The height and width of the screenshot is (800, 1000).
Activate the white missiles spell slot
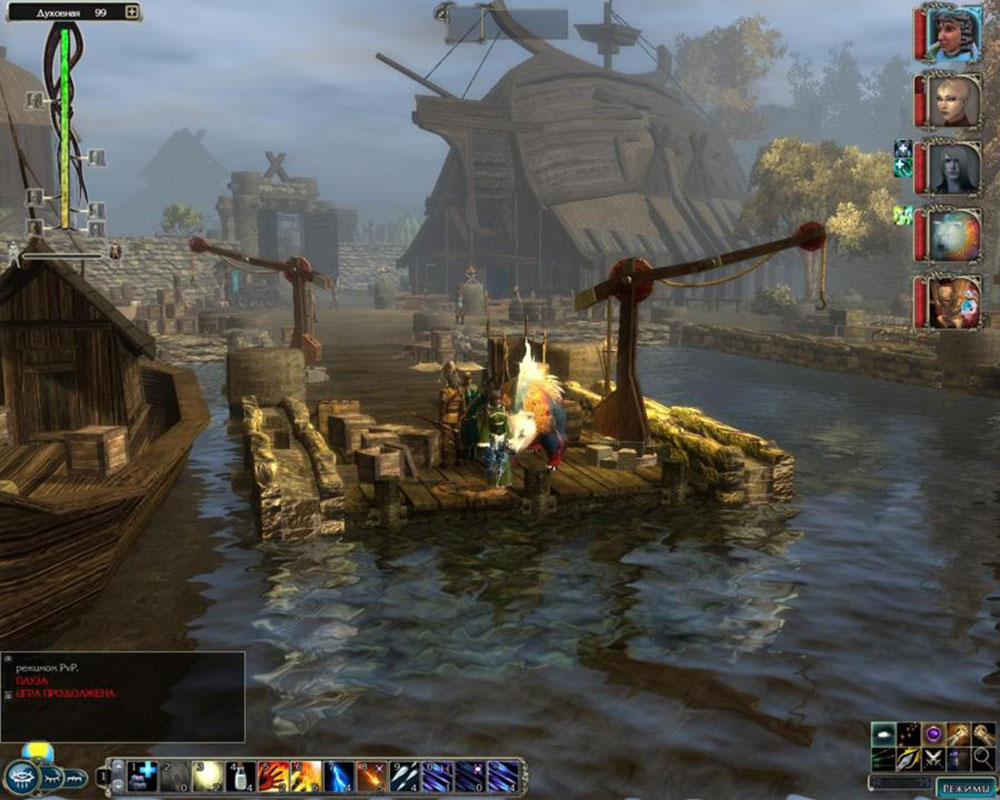point(404,776)
